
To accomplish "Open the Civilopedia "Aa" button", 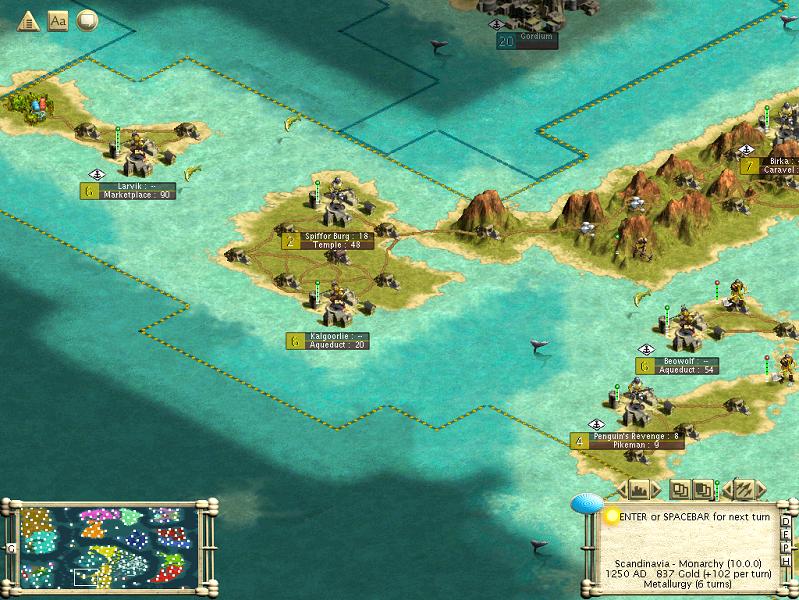I will 57,20.
